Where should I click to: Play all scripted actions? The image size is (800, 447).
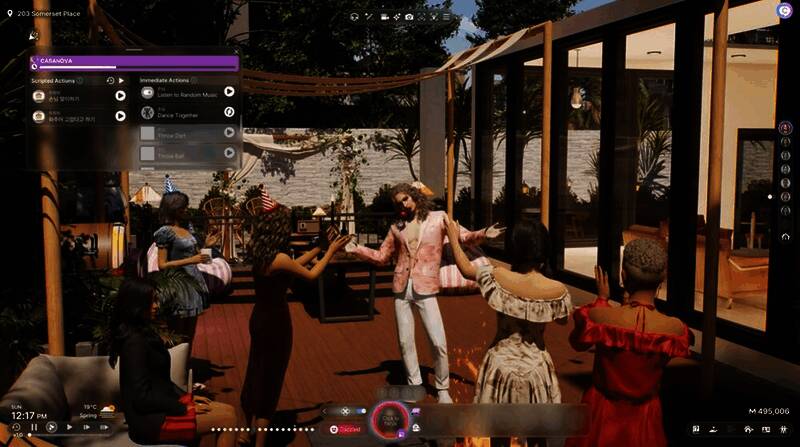(x=121, y=80)
